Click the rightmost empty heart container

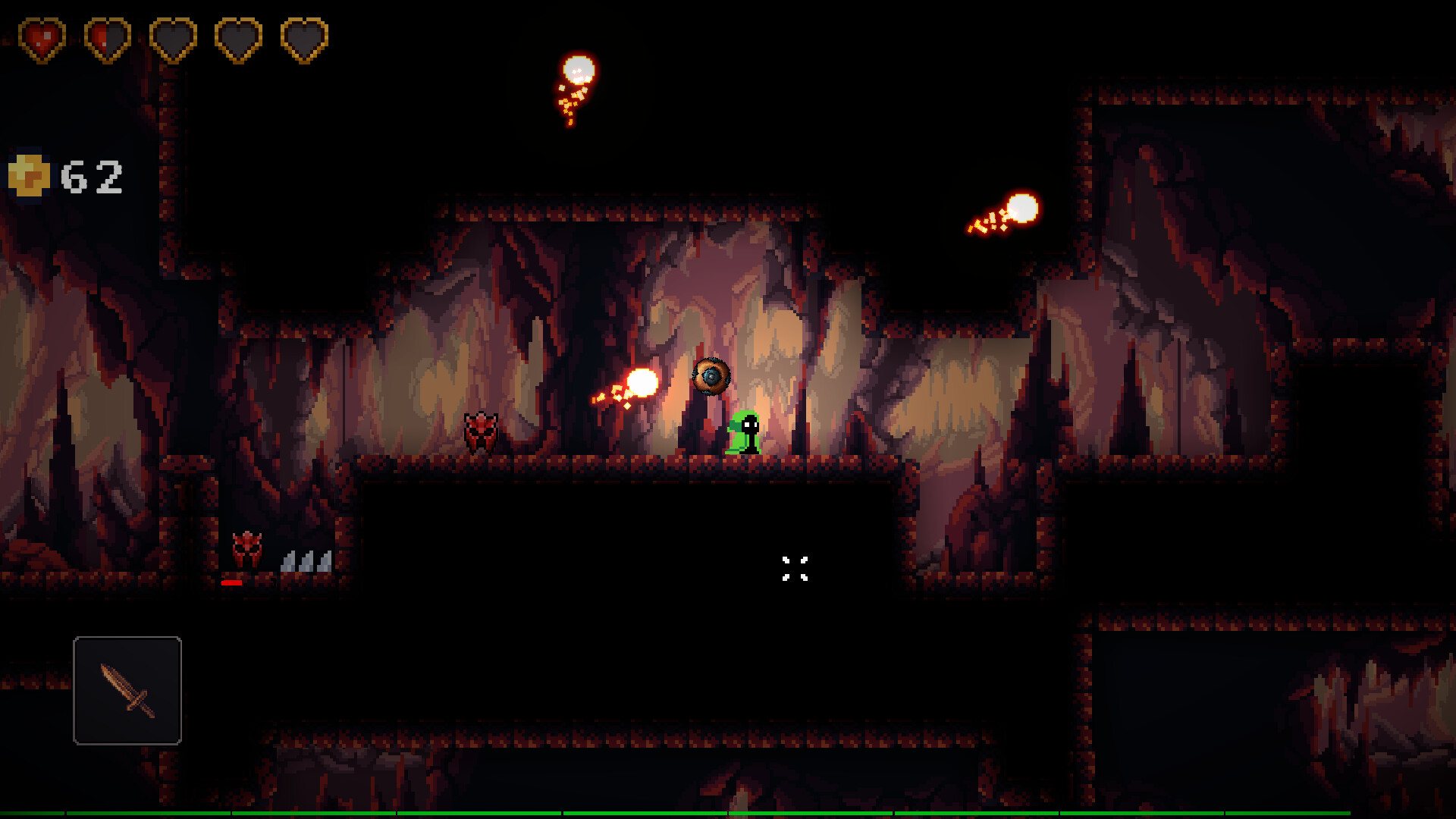(x=303, y=36)
